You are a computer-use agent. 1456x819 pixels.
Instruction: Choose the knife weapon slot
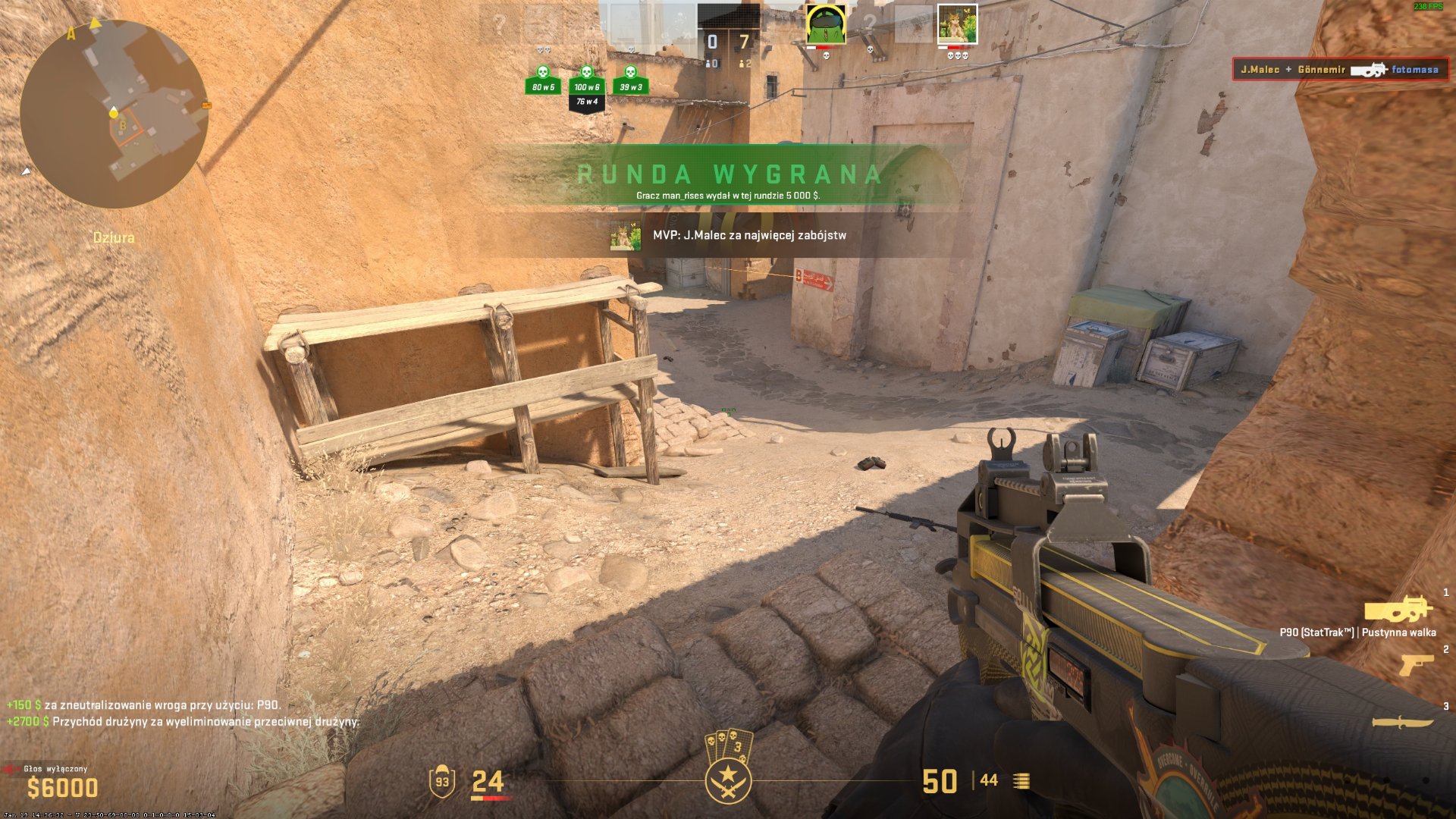(1403, 722)
